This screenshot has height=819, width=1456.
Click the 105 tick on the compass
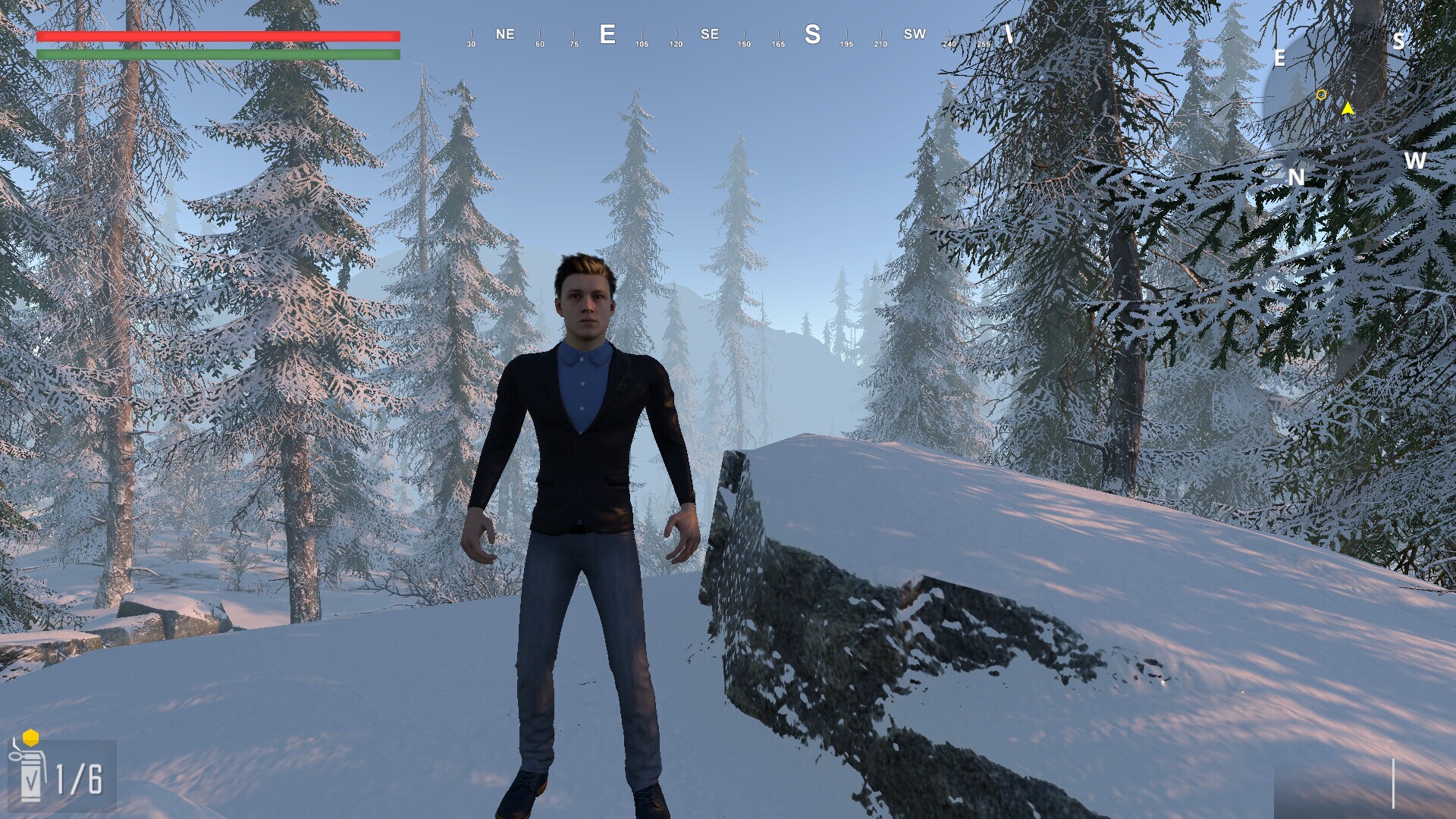point(641,44)
